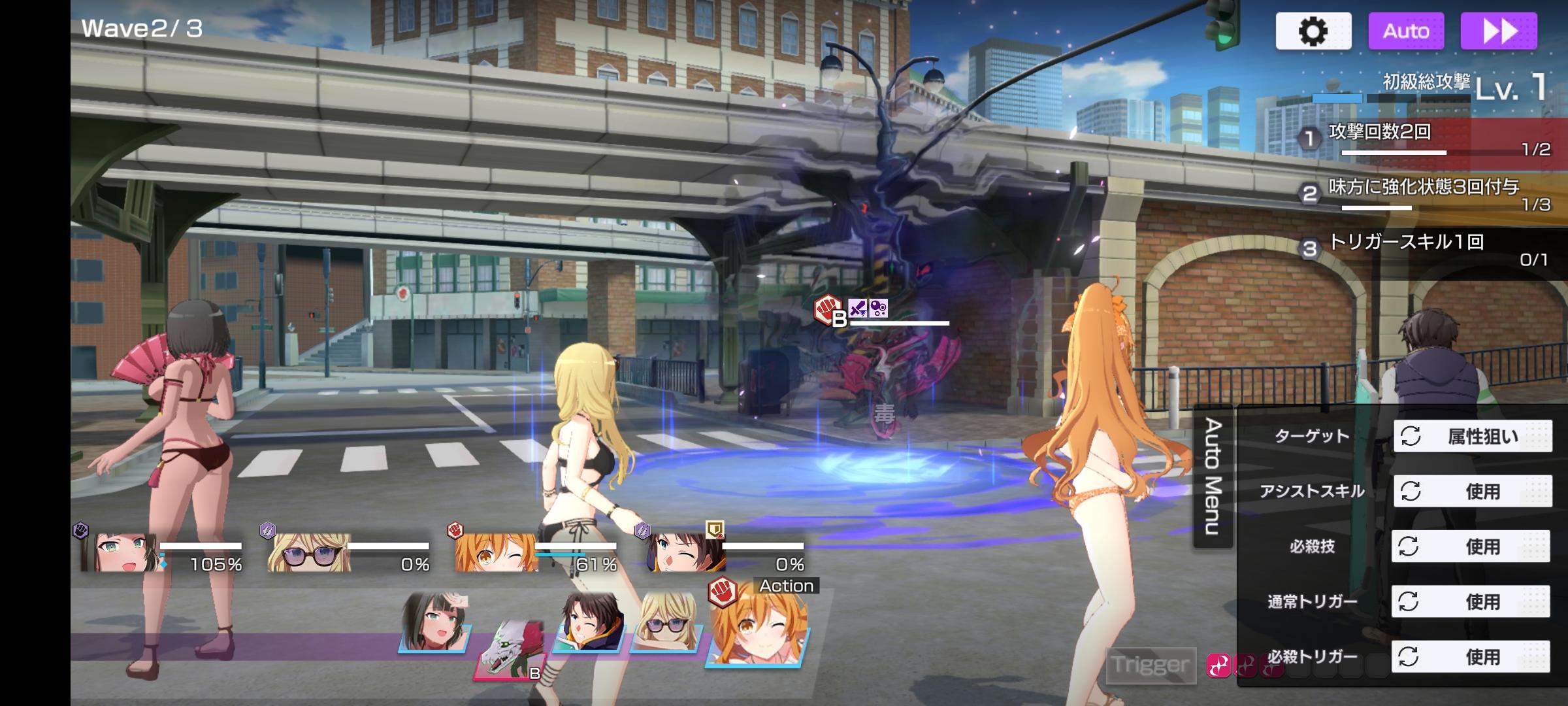This screenshot has height=706, width=1568.
Task: Change the ターゲット setting from 属性狙い
Action: 1473,436
